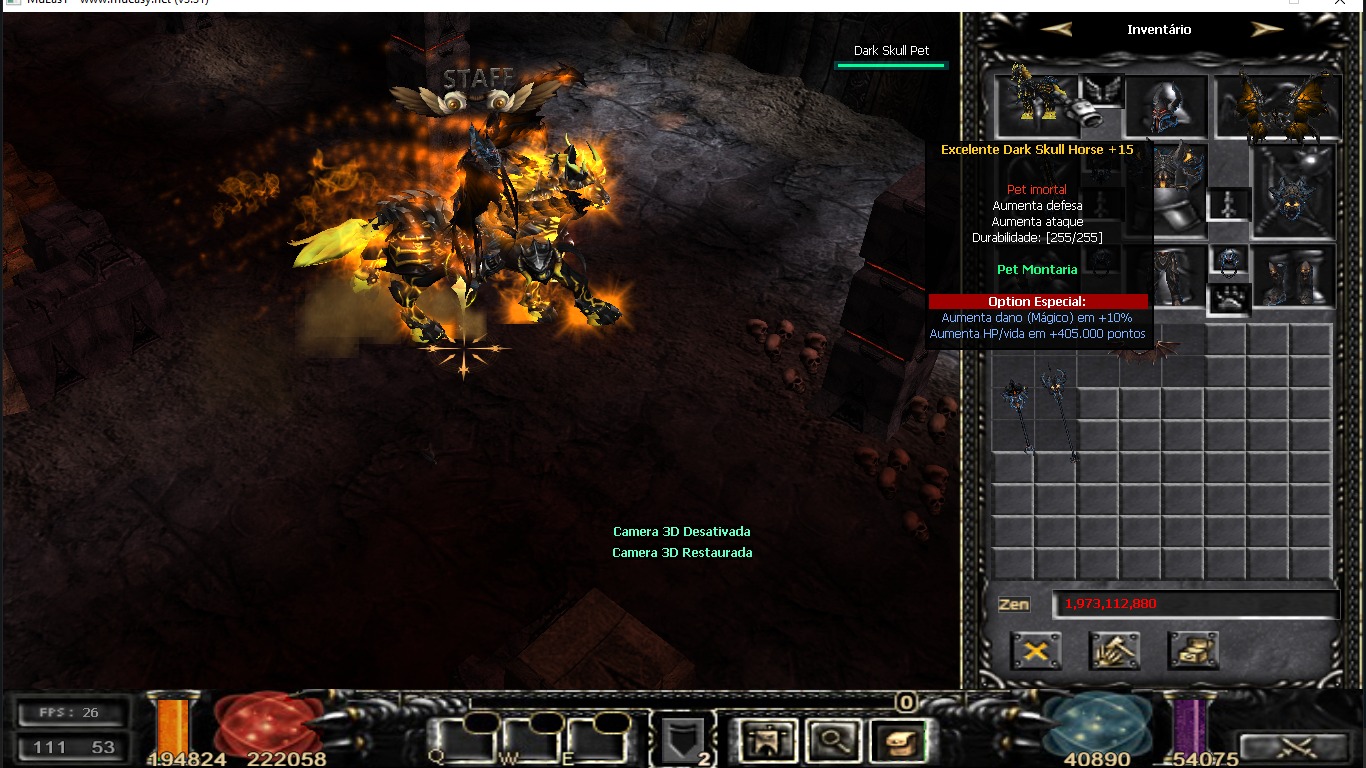
Task: Close the game window
Action: pyautogui.click(x=1340, y=3)
